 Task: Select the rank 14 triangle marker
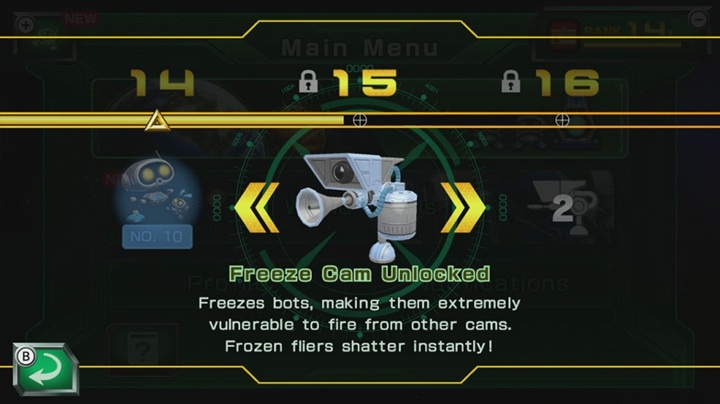(x=157, y=121)
